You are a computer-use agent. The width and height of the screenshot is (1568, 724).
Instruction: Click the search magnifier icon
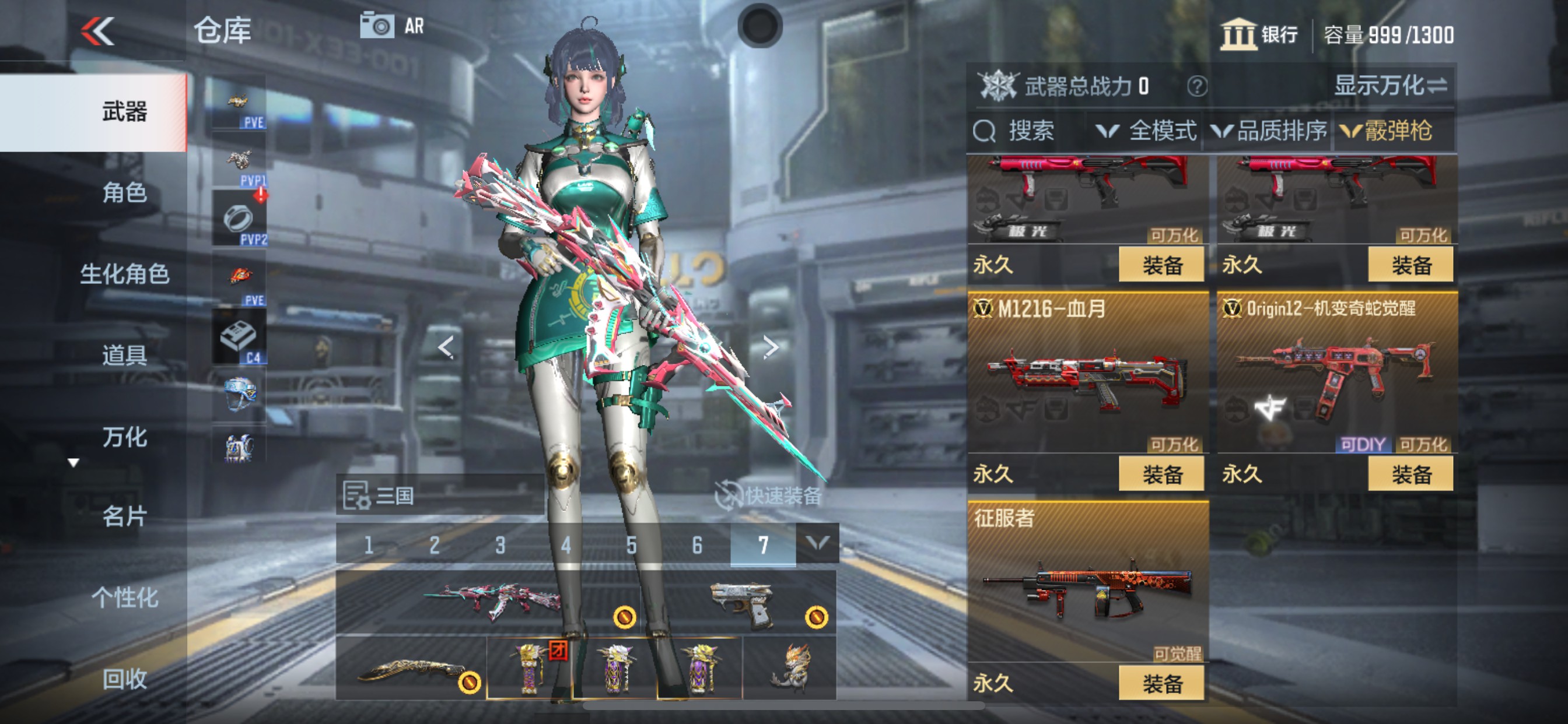click(x=984, y=131)
